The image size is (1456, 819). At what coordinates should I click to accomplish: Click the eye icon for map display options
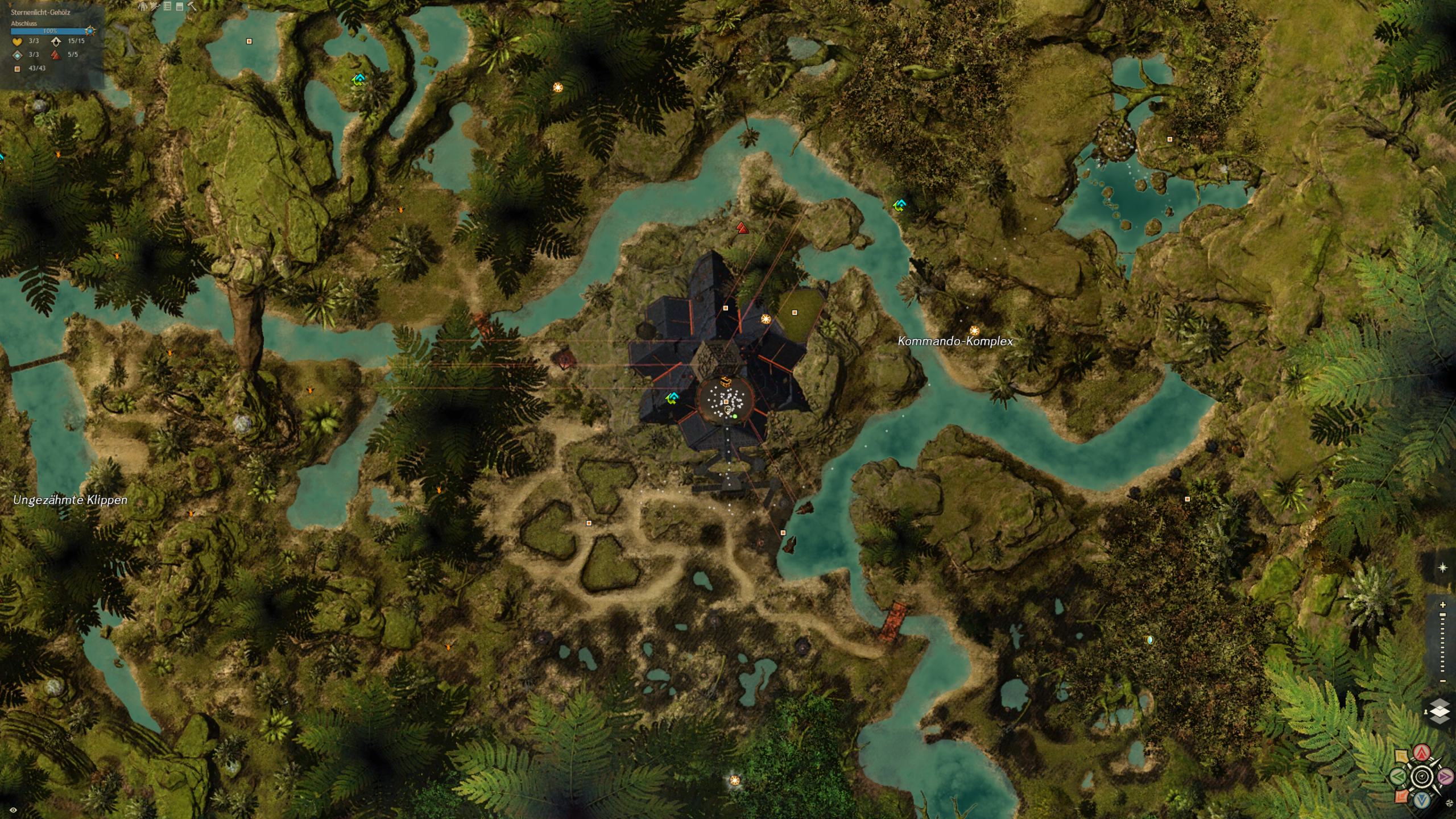tap(13, 810)
